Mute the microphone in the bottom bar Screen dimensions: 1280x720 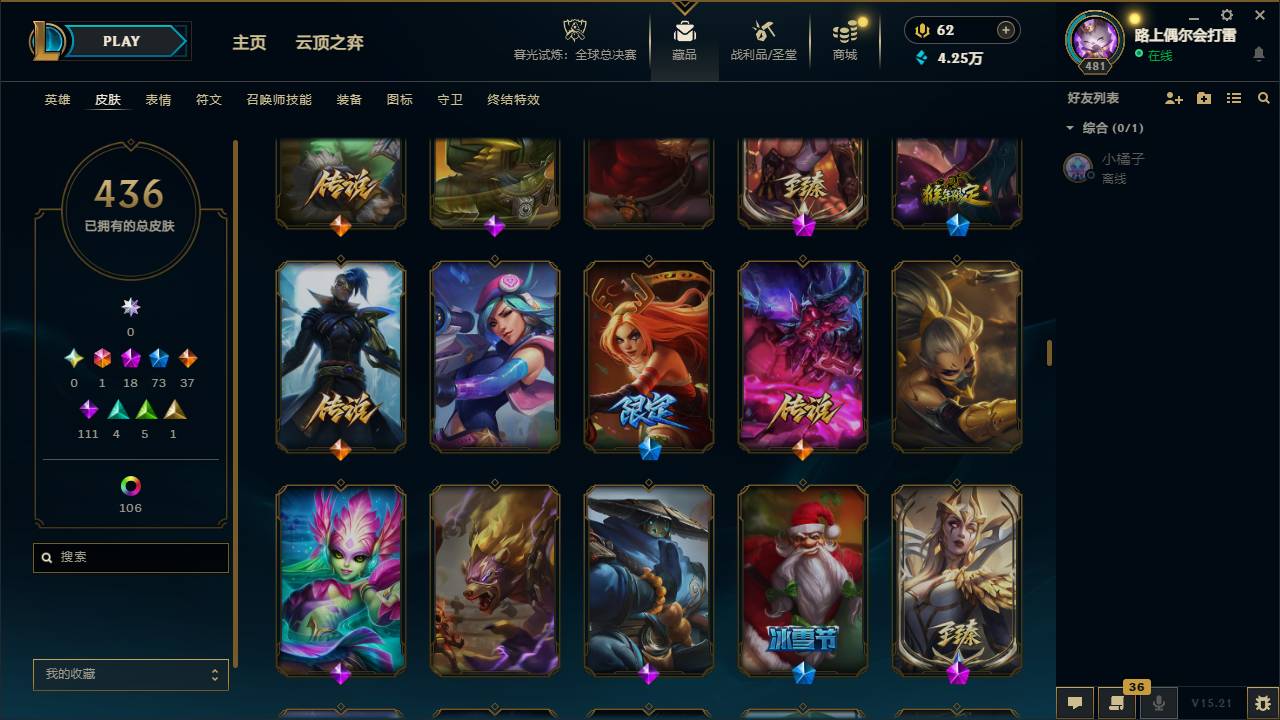tap(1160, 704)
